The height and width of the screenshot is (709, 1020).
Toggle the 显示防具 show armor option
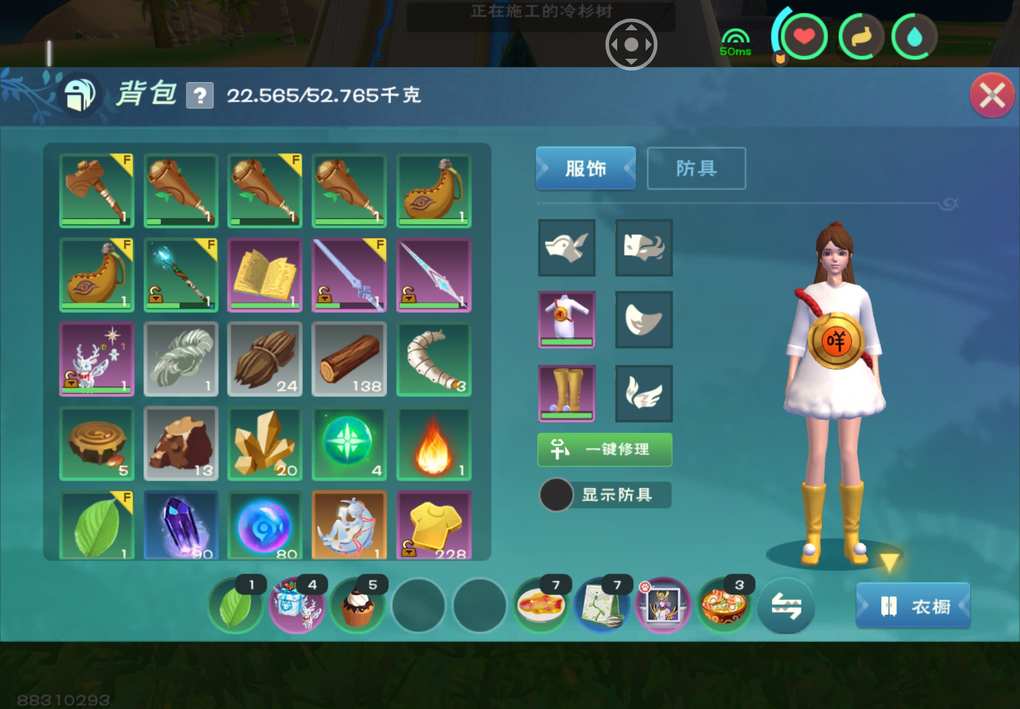(557, 494)
